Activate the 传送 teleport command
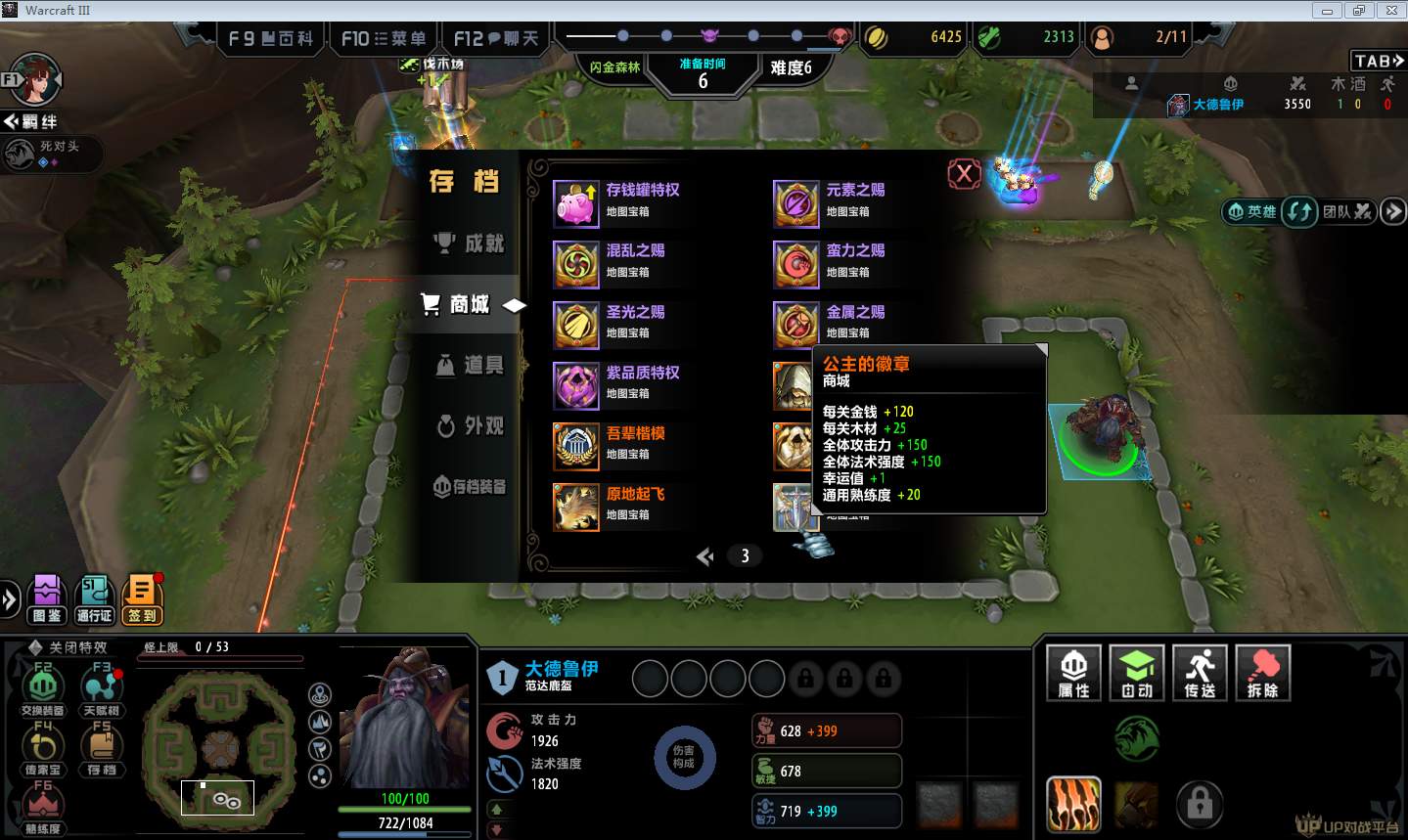 click(x=1199, y=673)
